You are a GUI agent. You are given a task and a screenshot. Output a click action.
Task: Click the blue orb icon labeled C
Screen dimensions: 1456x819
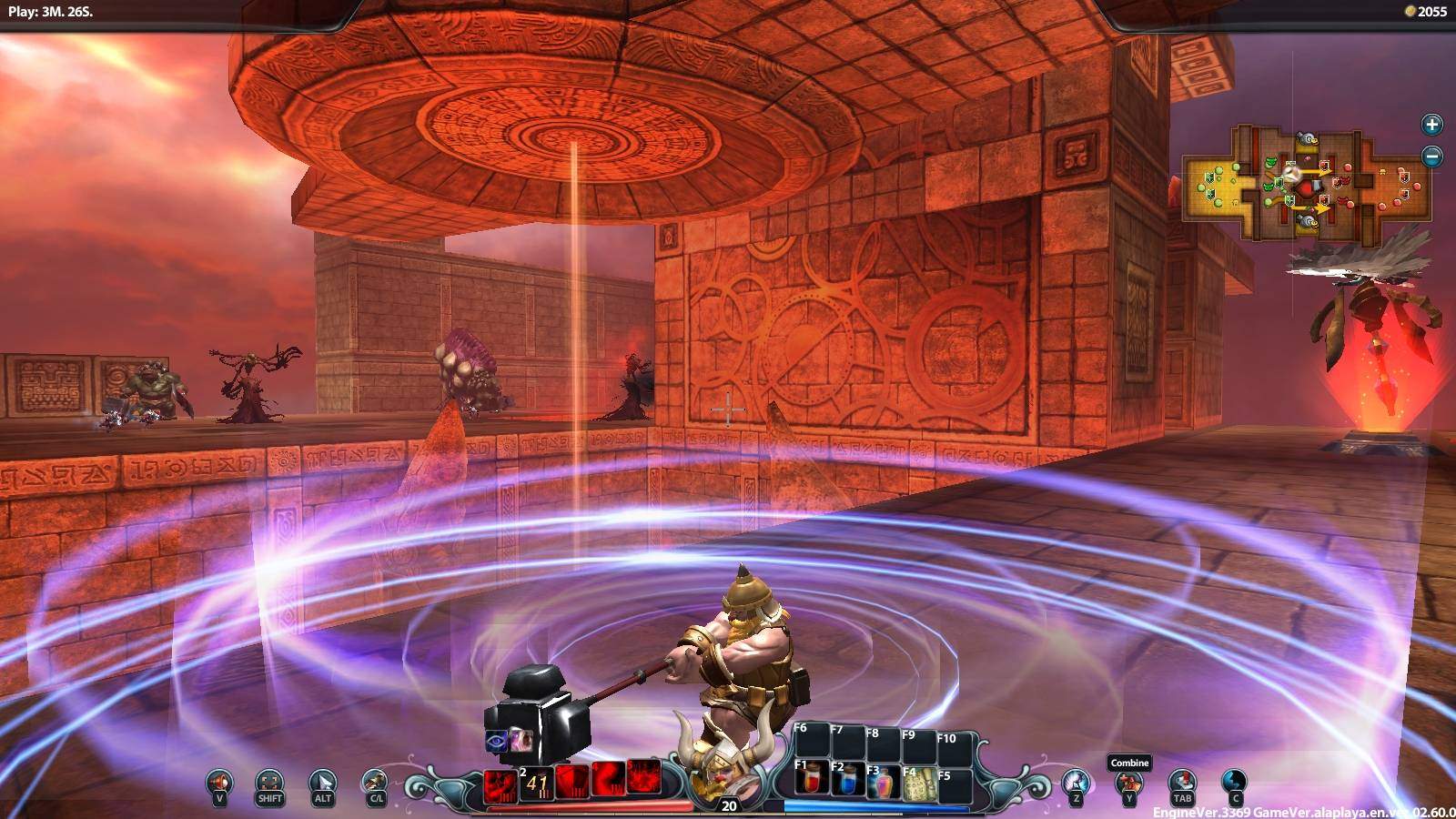1234,782
